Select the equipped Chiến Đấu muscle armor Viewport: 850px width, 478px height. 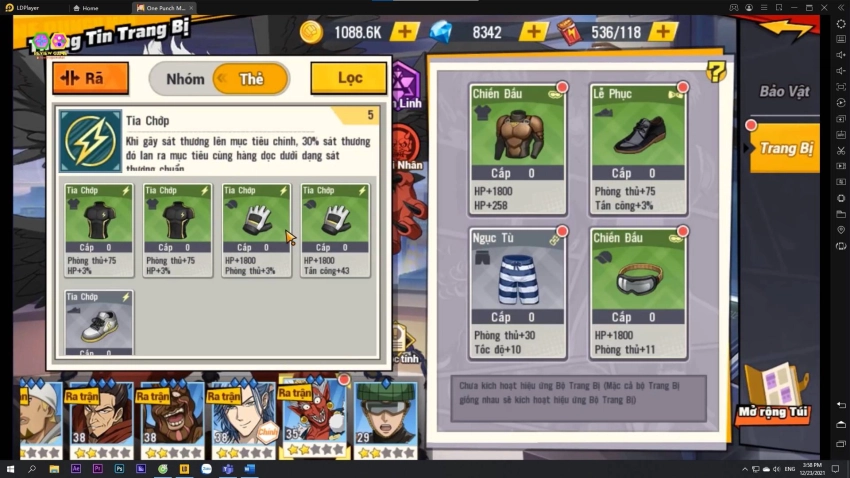(x=517, y=149)
